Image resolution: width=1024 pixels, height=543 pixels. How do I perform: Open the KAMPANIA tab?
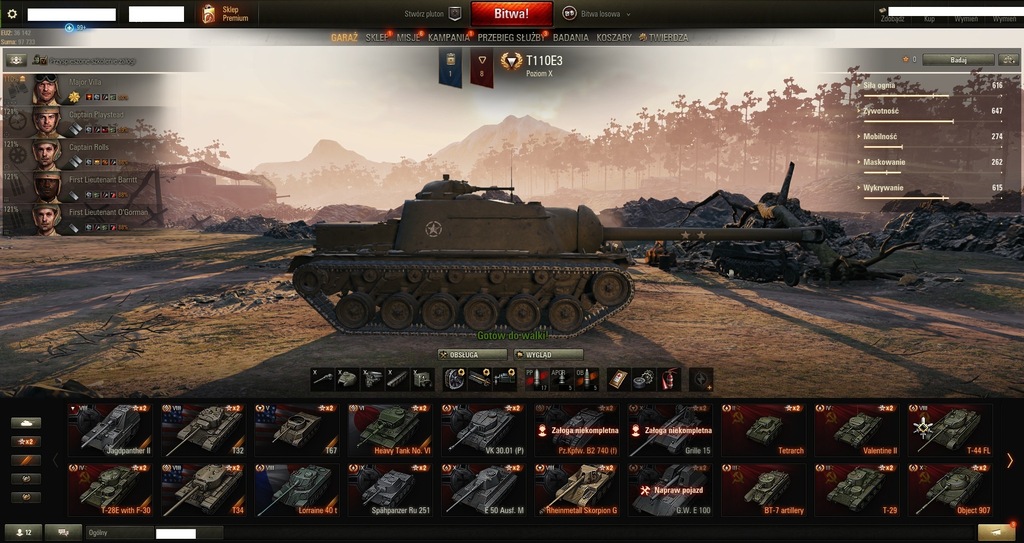coord(449,37)
